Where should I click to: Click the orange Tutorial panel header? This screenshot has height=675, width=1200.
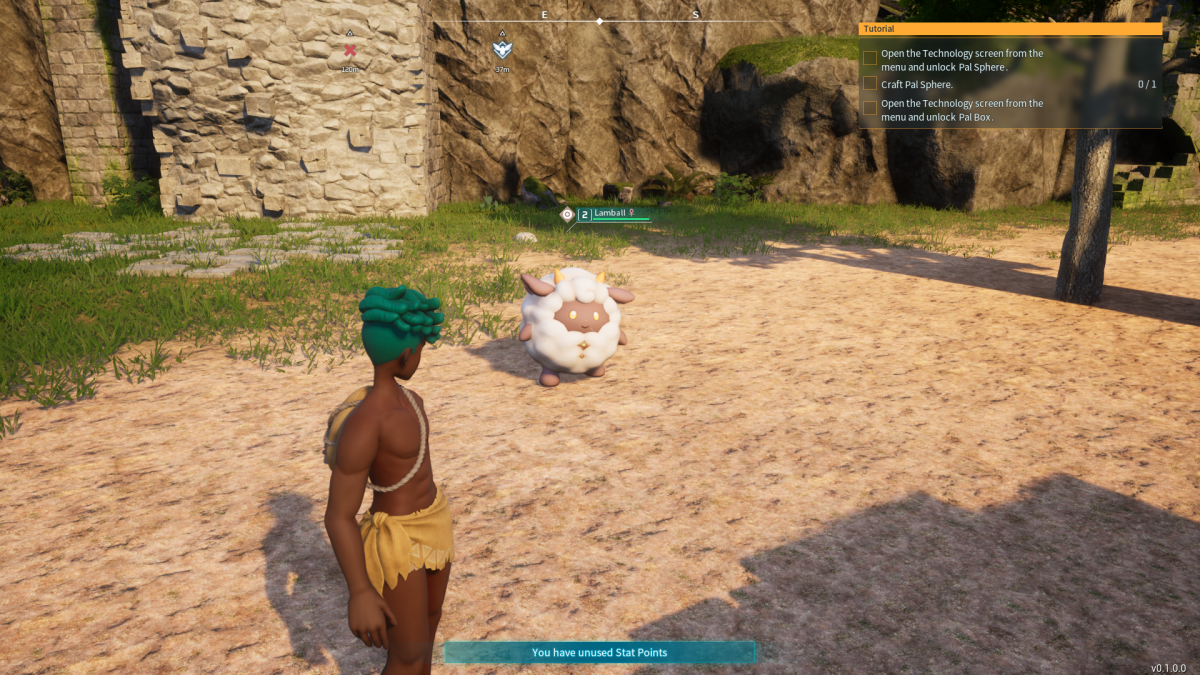click(1010, 29)
